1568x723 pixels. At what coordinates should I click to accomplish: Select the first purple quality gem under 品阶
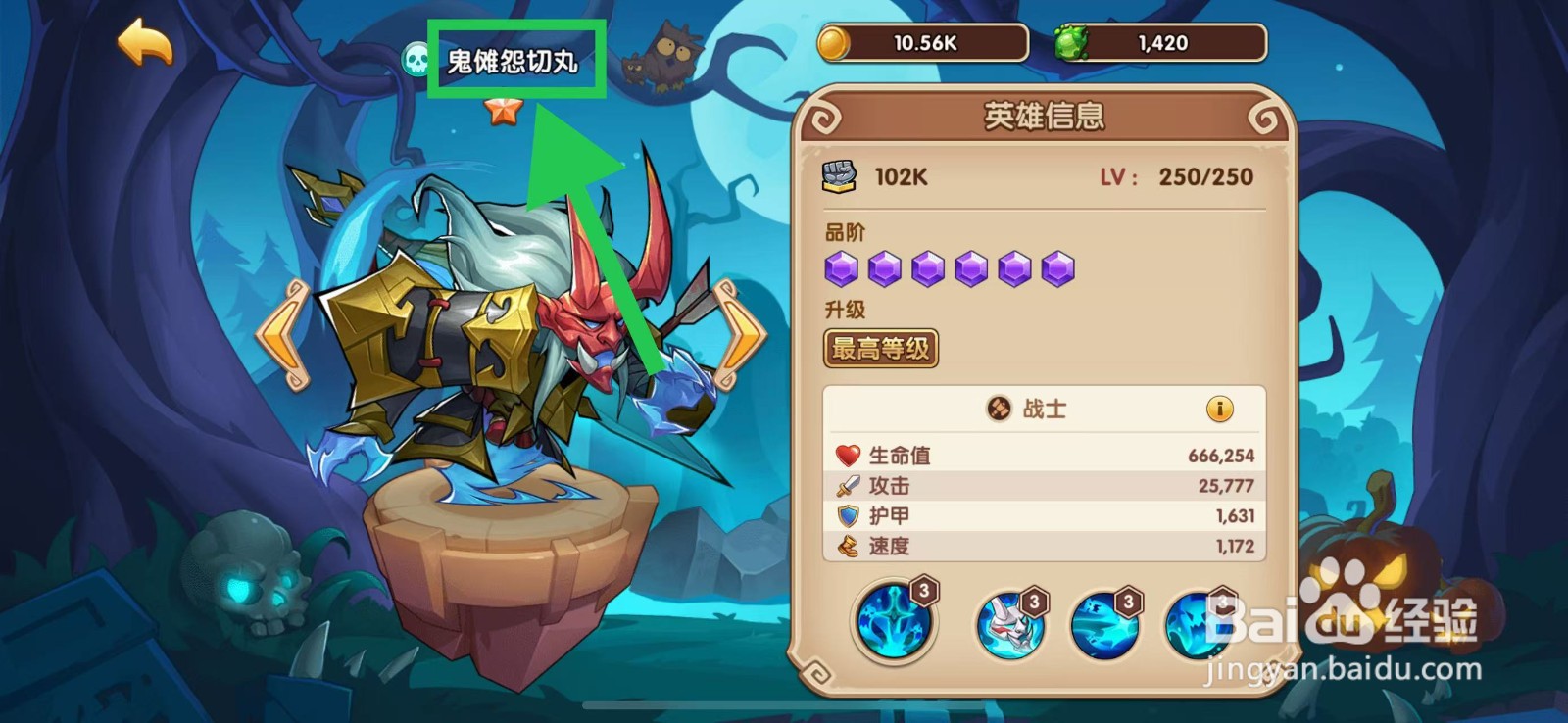pos(844,266)
